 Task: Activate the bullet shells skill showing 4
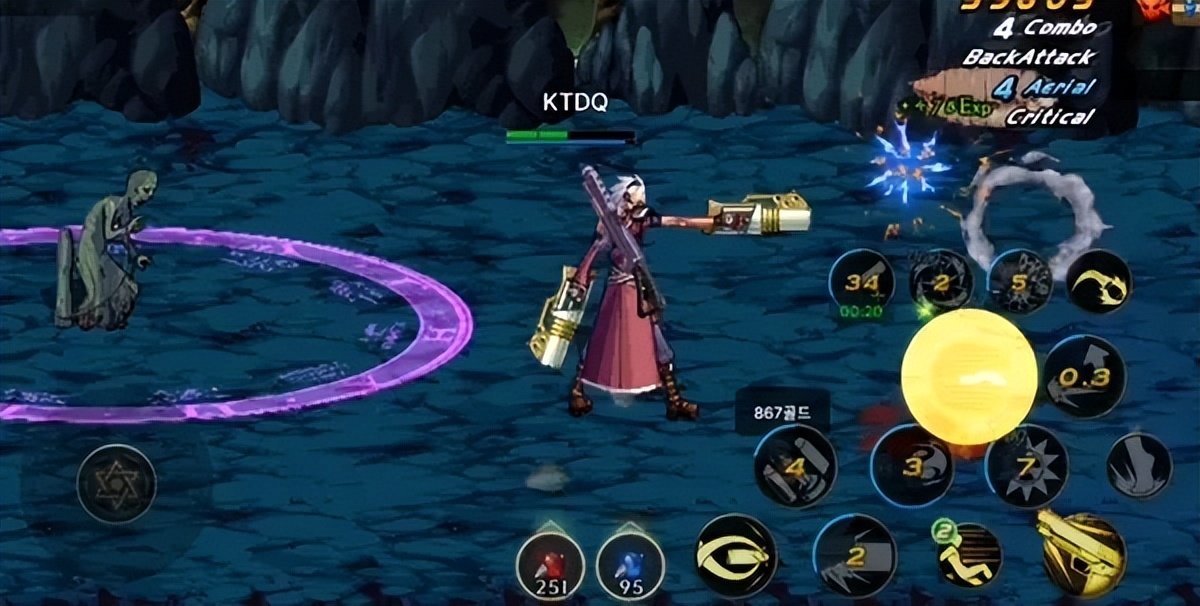pyautogui.click(x=795, y=466)
